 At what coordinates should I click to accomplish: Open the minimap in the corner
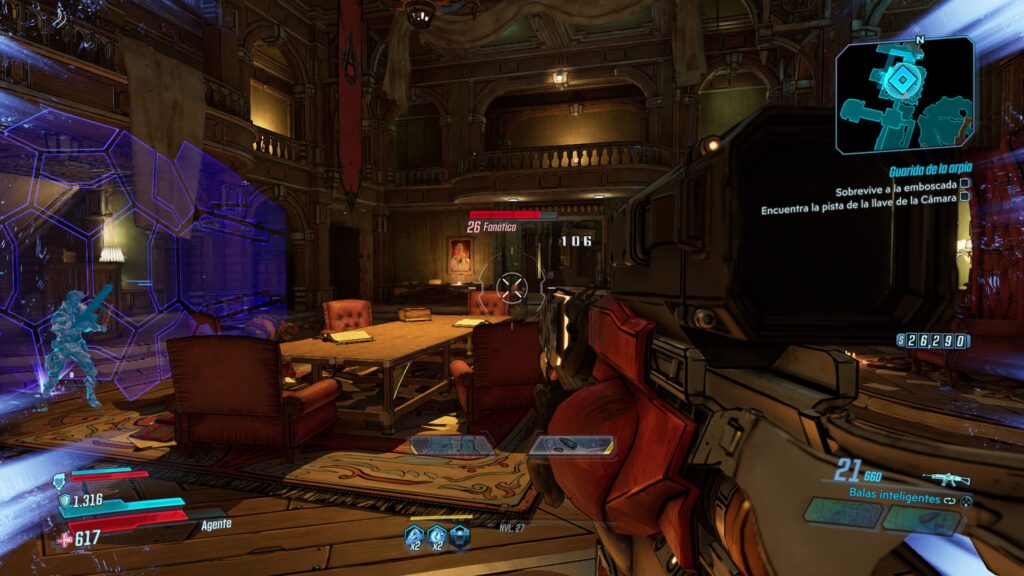click(904, 94)
